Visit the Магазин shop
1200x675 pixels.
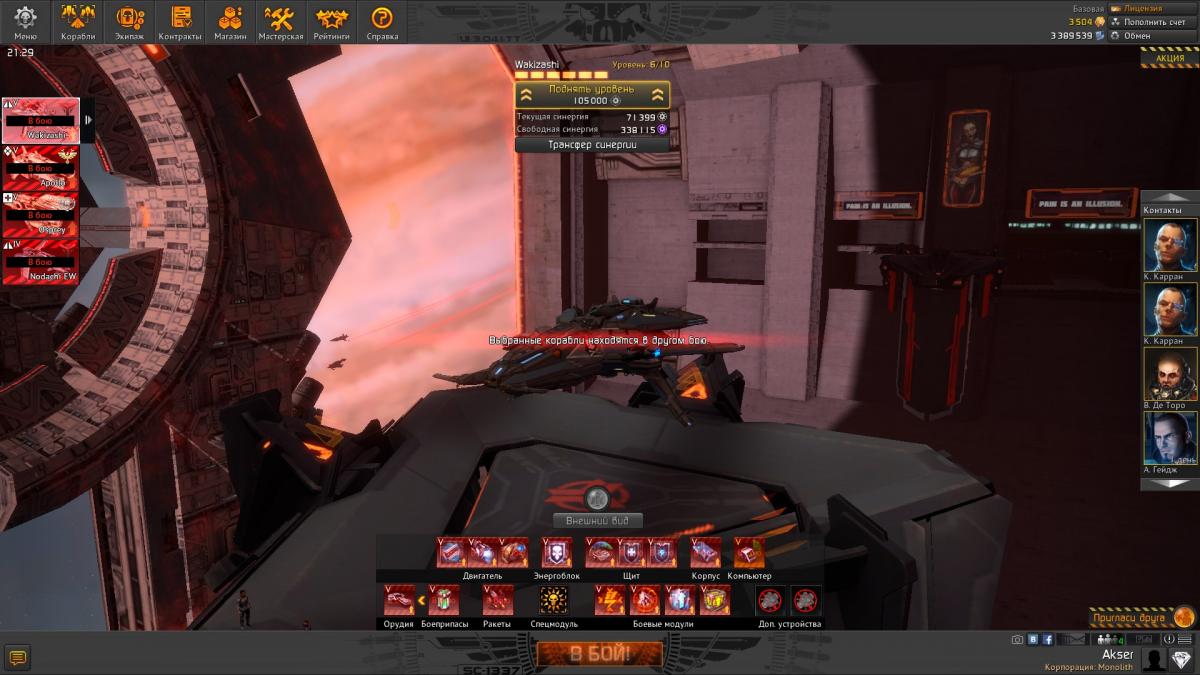pos(231,22)
